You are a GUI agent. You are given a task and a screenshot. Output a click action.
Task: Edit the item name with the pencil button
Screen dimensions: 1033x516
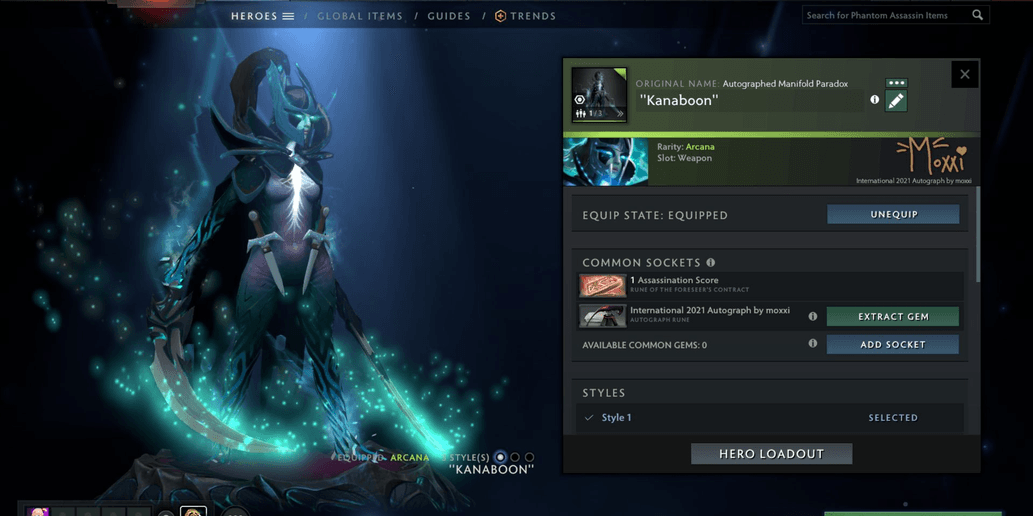click(x=896, y=101)
